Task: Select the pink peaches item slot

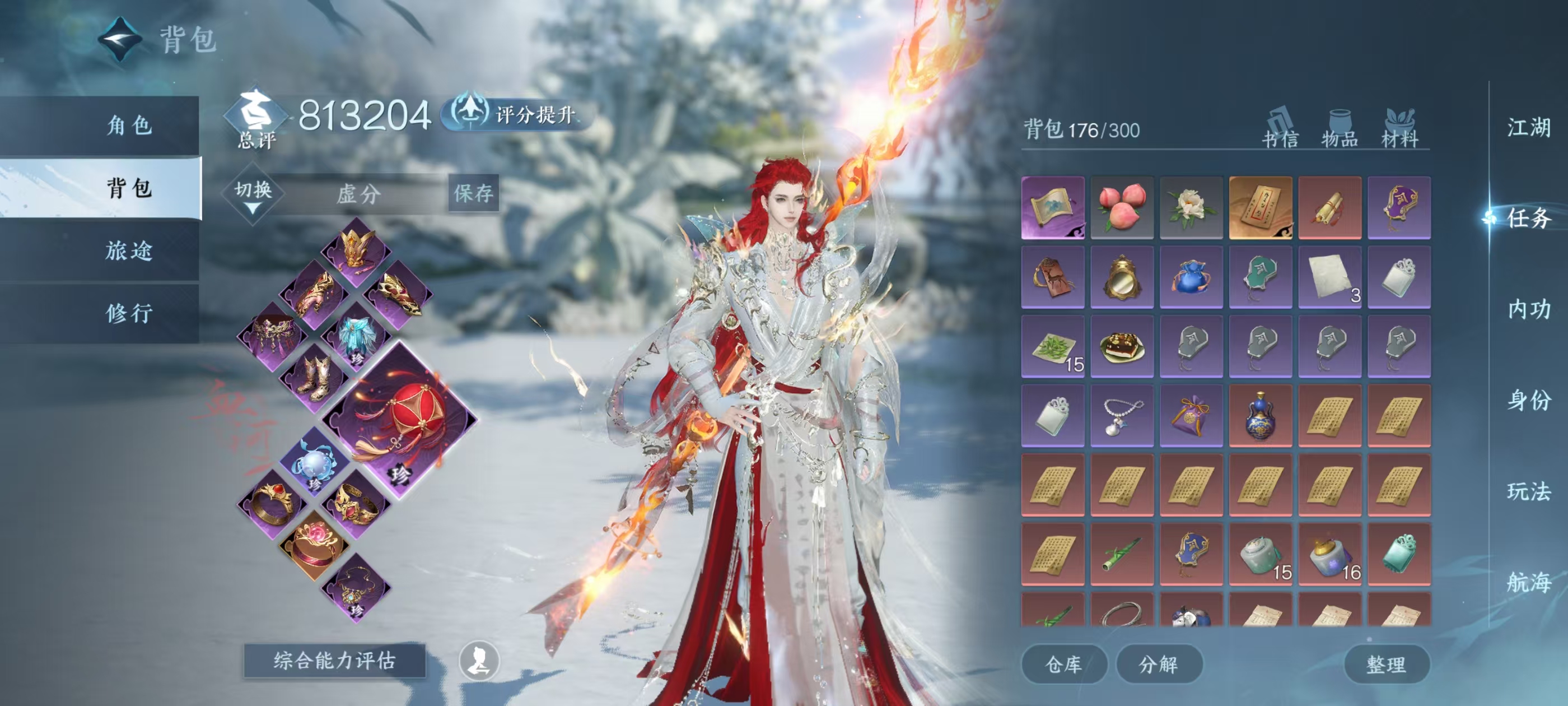Action: coord(1122,208)
